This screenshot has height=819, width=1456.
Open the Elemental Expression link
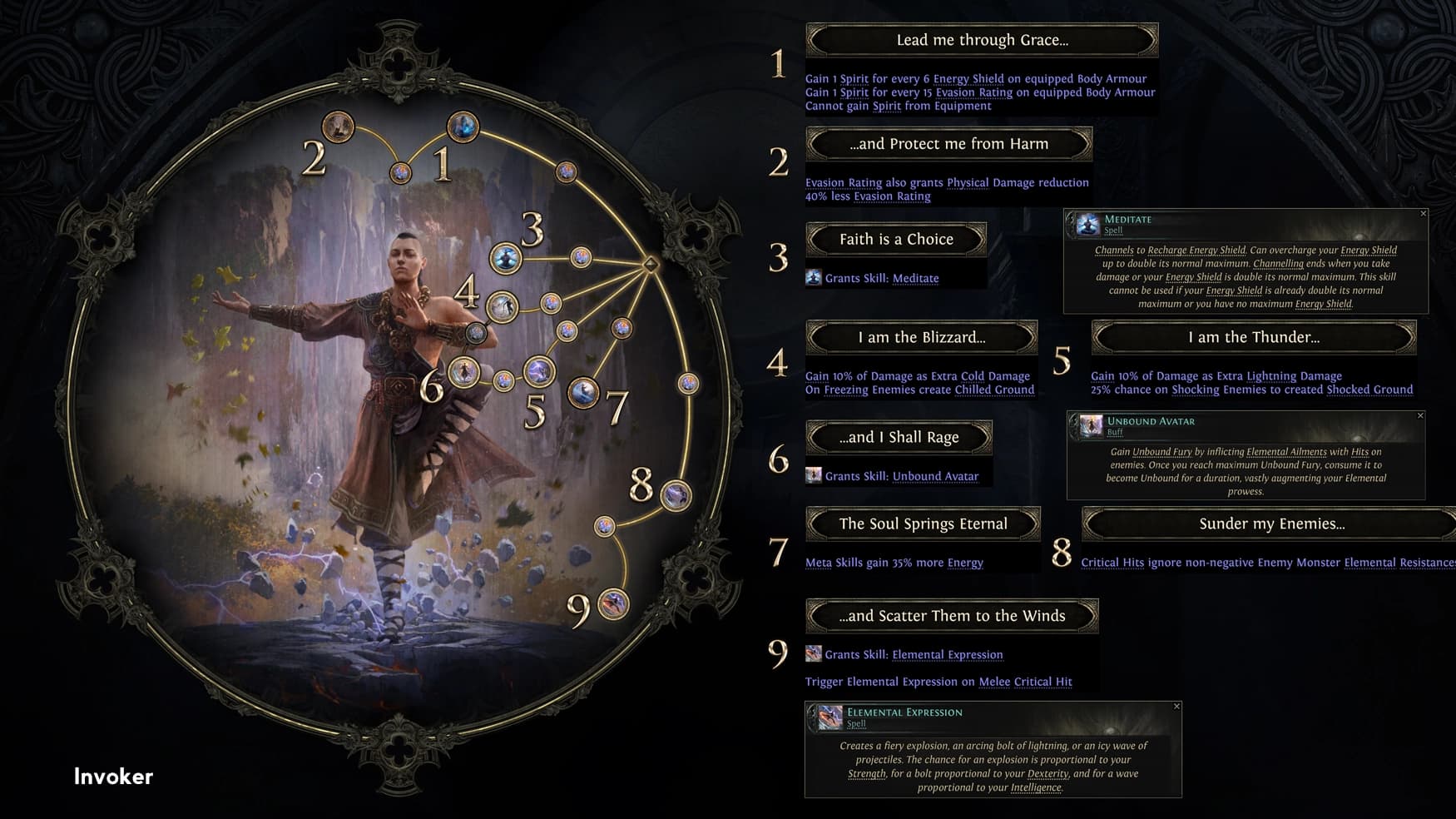pyautogui.click(x=947, y=655)
